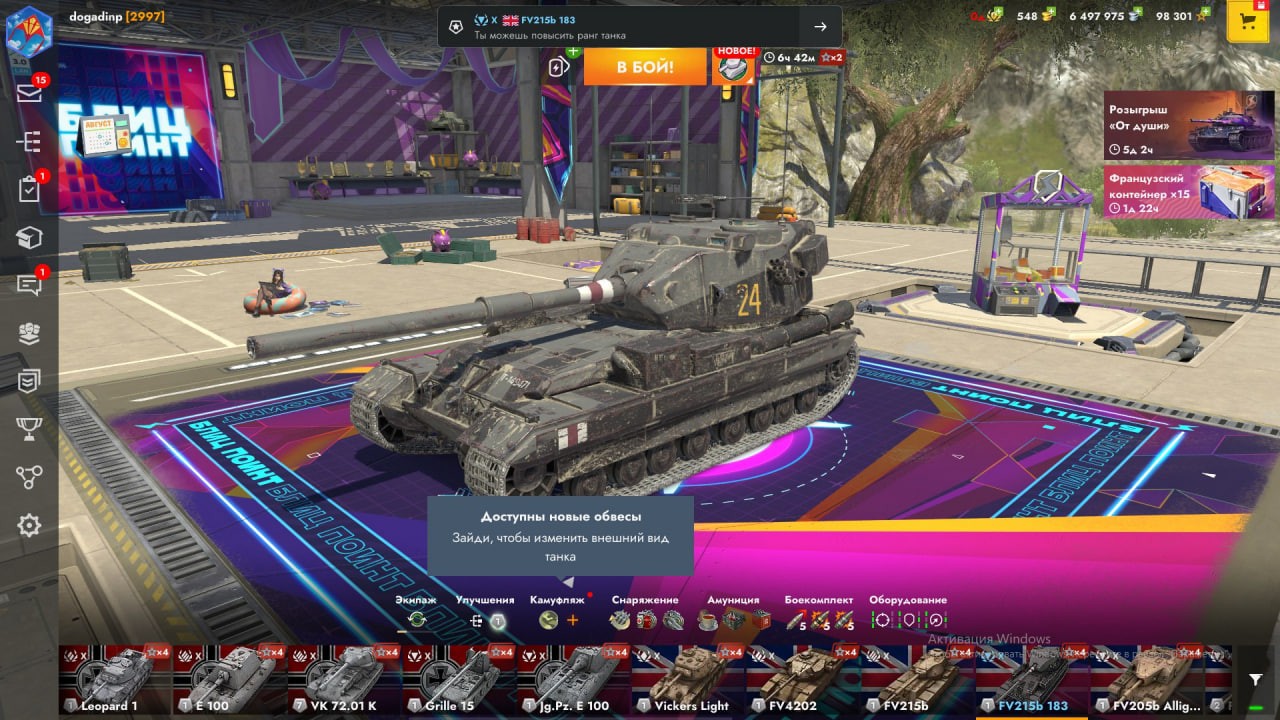Image resolution: width=1280 pixels, height=720 pixels.
Task: Open the Боекомплект ammo loadout
Action: pyautogui.click(x=819, y=619)
